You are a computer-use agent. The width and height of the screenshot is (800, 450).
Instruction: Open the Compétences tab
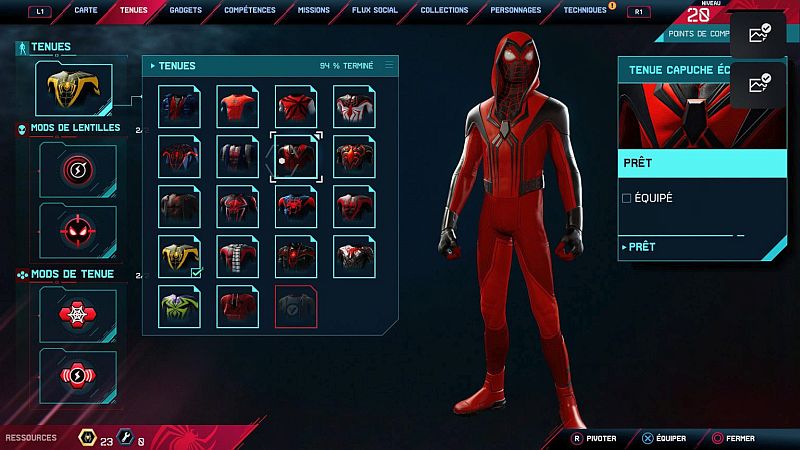(x=251, y=10)
